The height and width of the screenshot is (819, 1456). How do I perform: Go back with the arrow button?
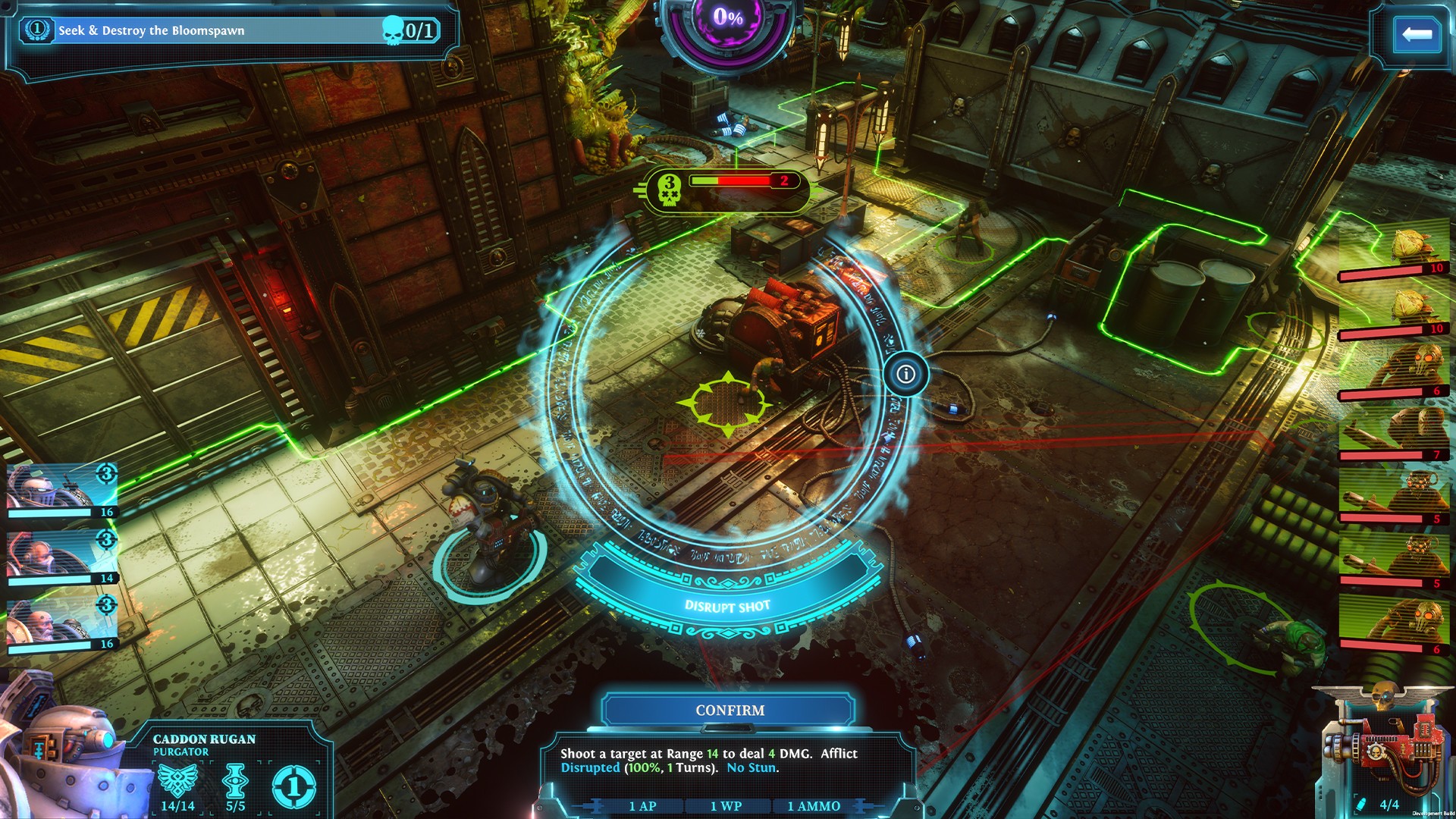pyautogui.click(x=1417, y=34)
